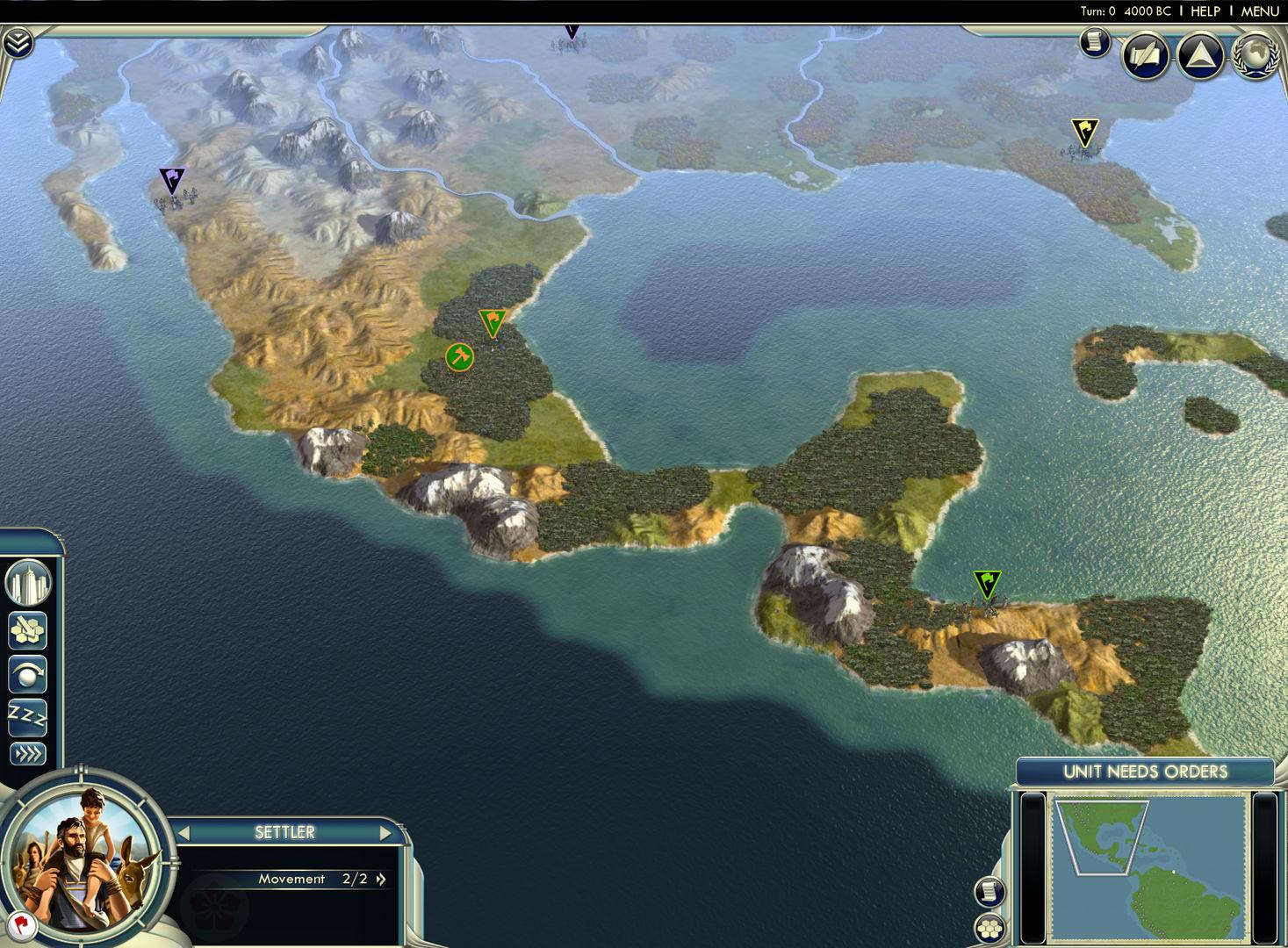Image resolution: width=1288 pixels, height=948 pixels.
Task: Open HELP from the top bar
Action: coord(1204,11)
